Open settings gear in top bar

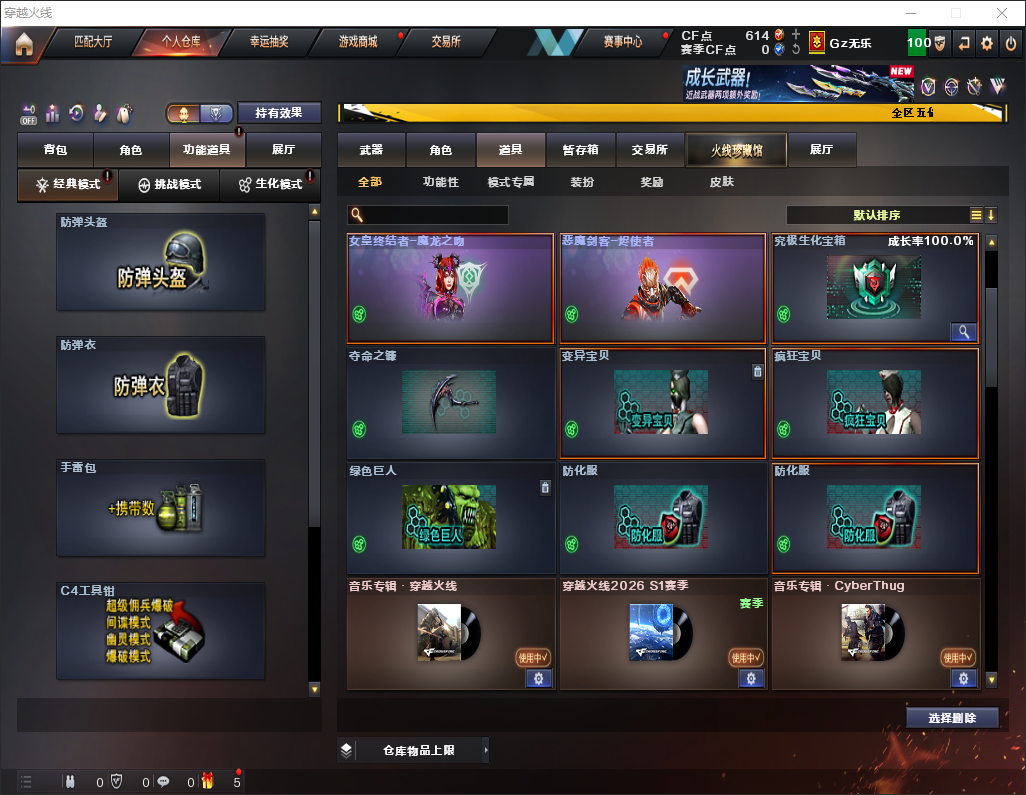tap(987, 43)
